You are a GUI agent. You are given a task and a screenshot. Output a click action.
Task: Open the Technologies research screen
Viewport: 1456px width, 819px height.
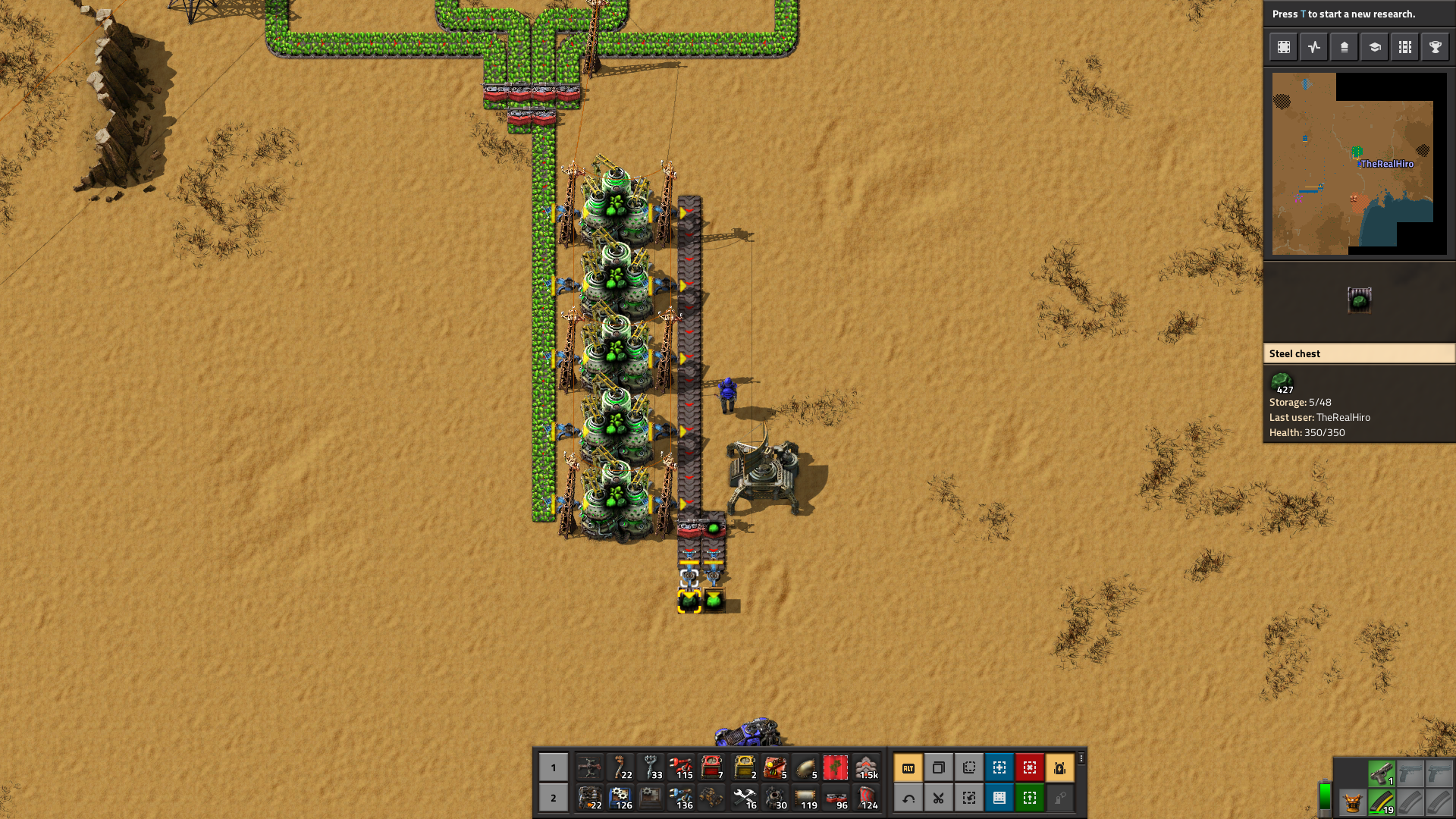tap(1374, 46)
